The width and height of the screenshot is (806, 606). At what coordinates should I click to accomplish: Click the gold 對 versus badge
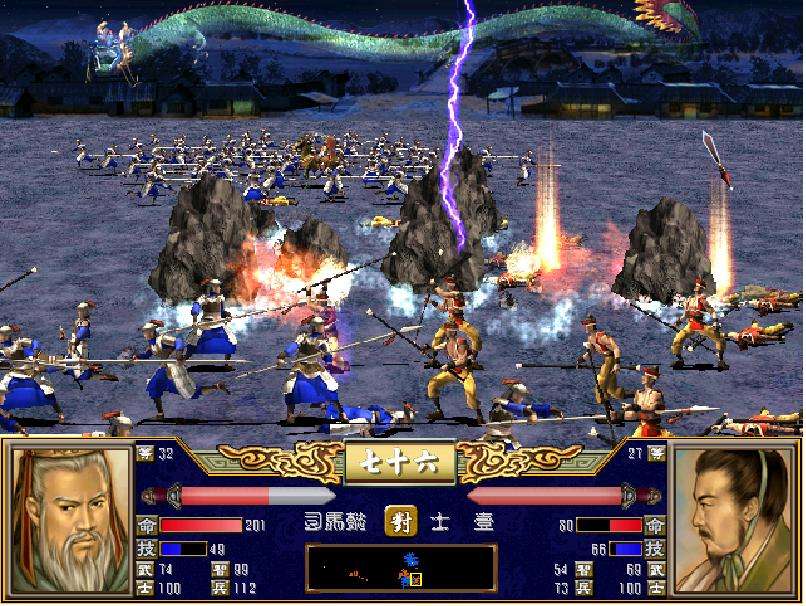pos(400,521)
